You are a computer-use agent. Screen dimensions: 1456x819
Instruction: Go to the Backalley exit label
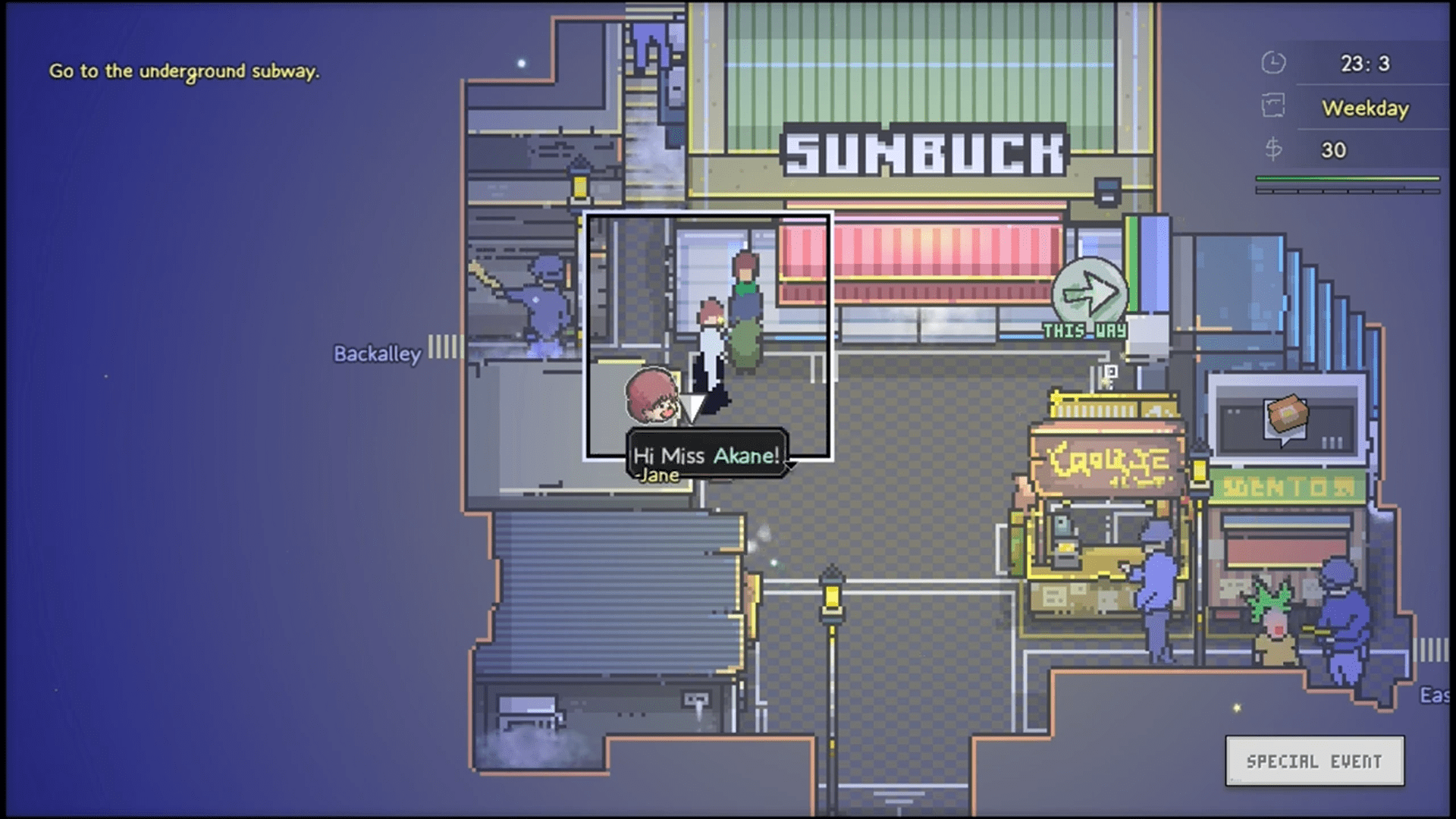point(377,353)
